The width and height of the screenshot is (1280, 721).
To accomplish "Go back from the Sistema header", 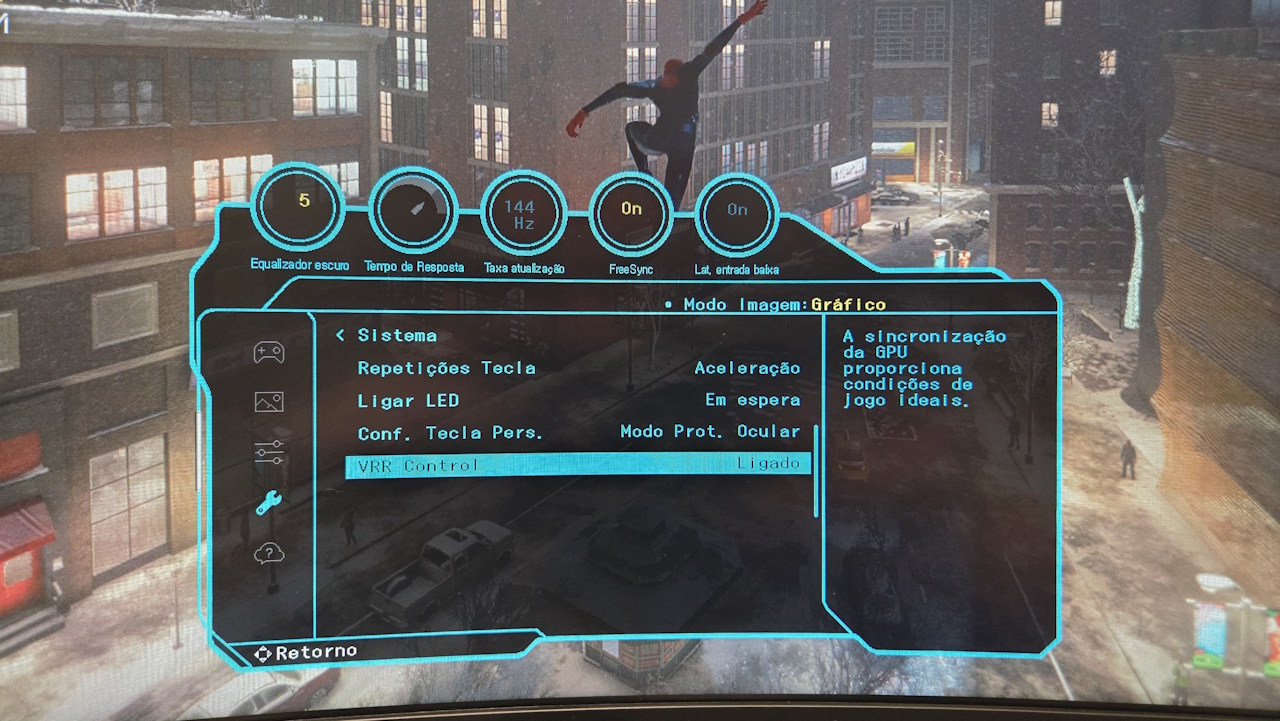I will coord(341,336).
